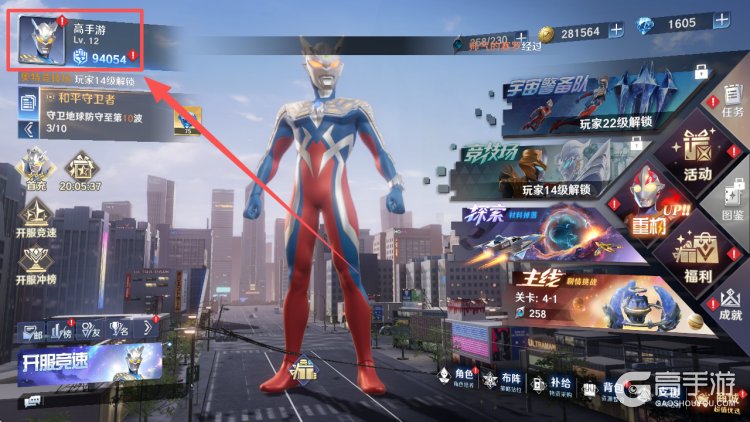The width and height of the screenshot is (750, 422).
Task: Open the 探索 exploration mode banner
Action: (x=540, y=238)
